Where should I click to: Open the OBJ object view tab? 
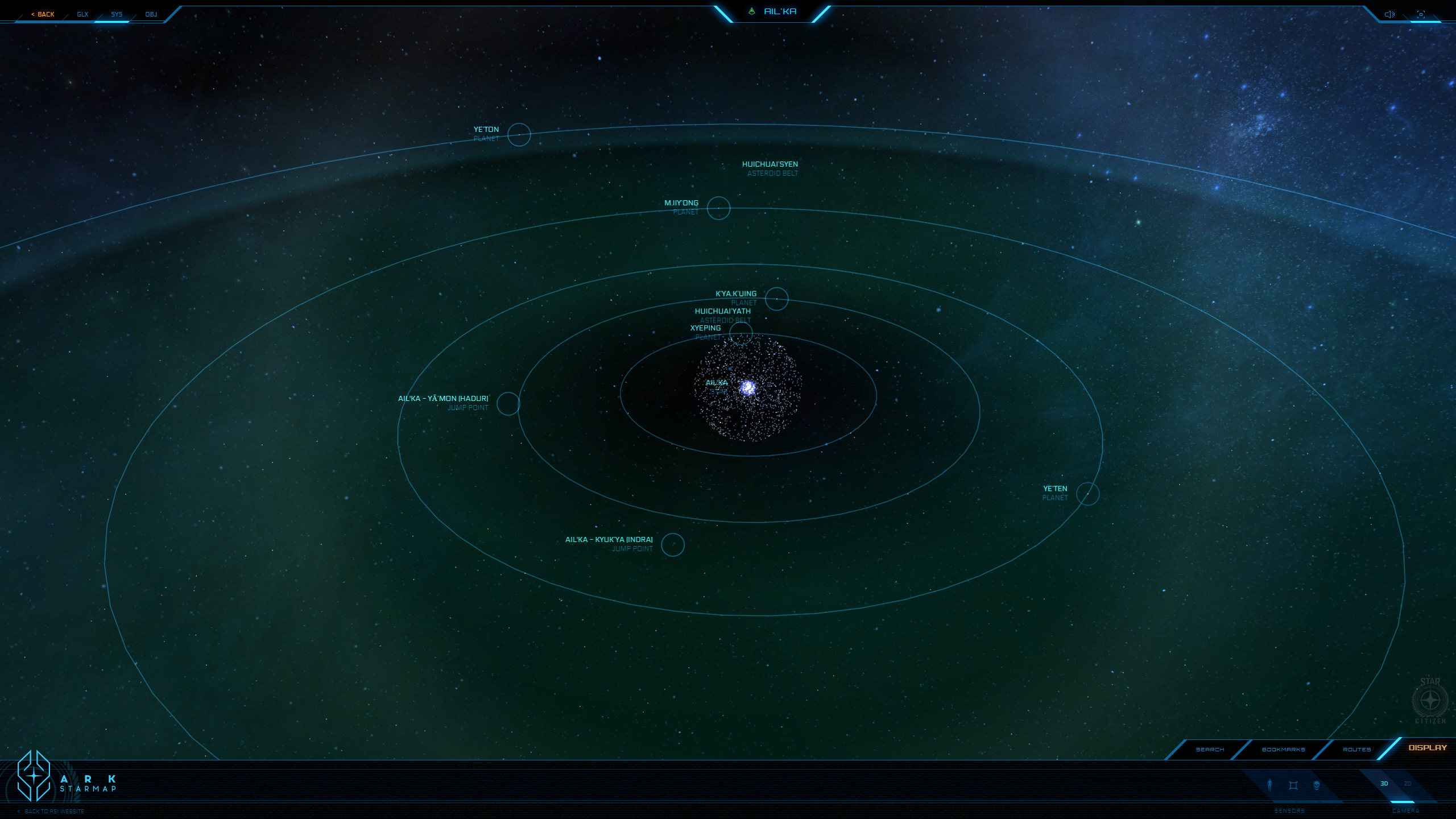(151, 14)
